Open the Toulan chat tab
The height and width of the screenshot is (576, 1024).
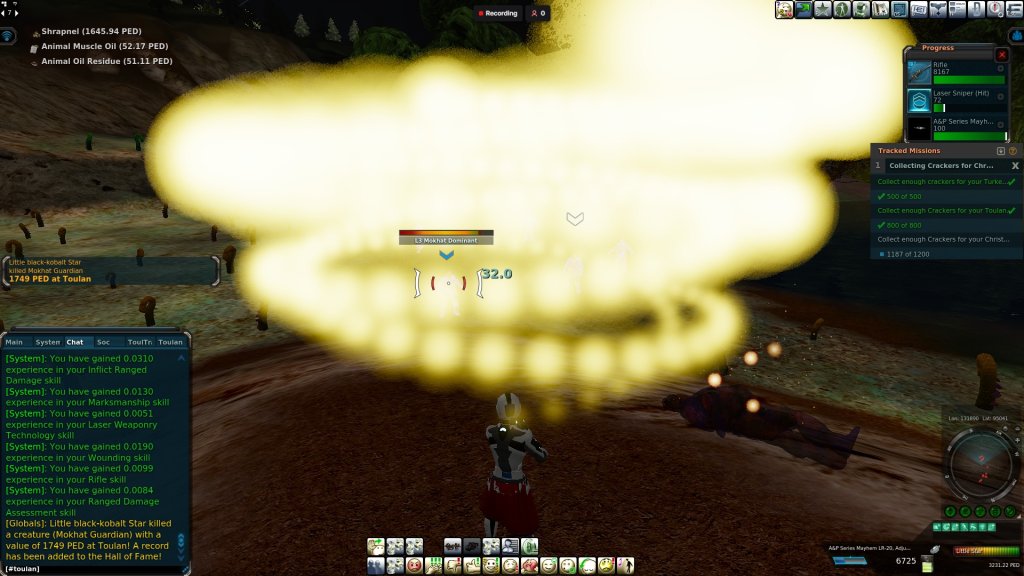[x=170, y=342]
